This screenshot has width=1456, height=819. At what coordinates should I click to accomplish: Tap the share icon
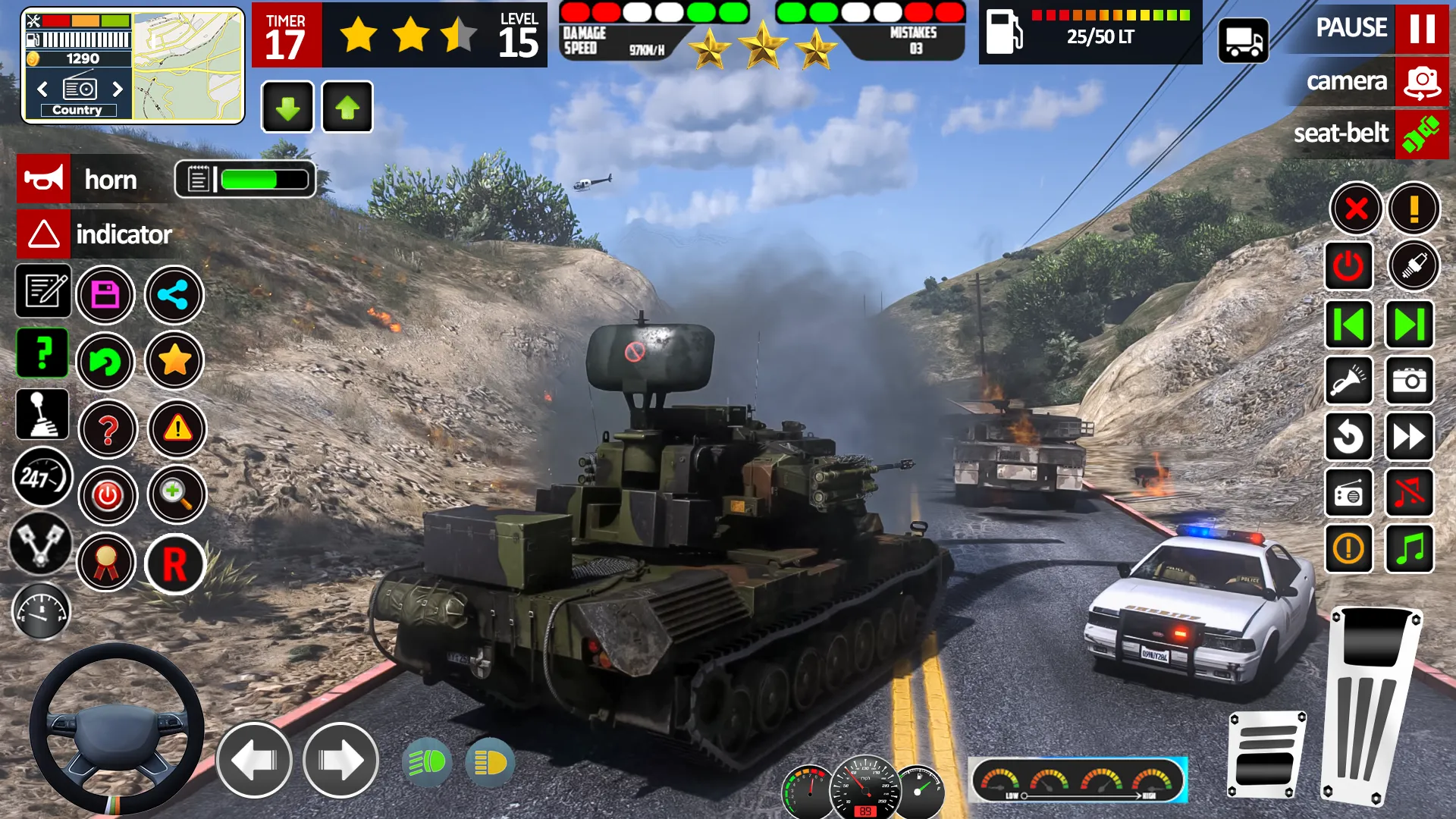[x=174, y=295]
